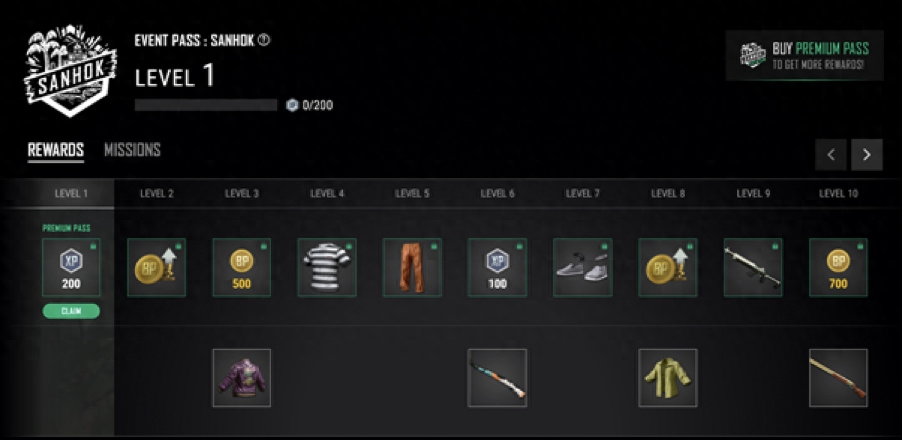
Task: Inspect the yellow shirt reward
Action: 668,378
